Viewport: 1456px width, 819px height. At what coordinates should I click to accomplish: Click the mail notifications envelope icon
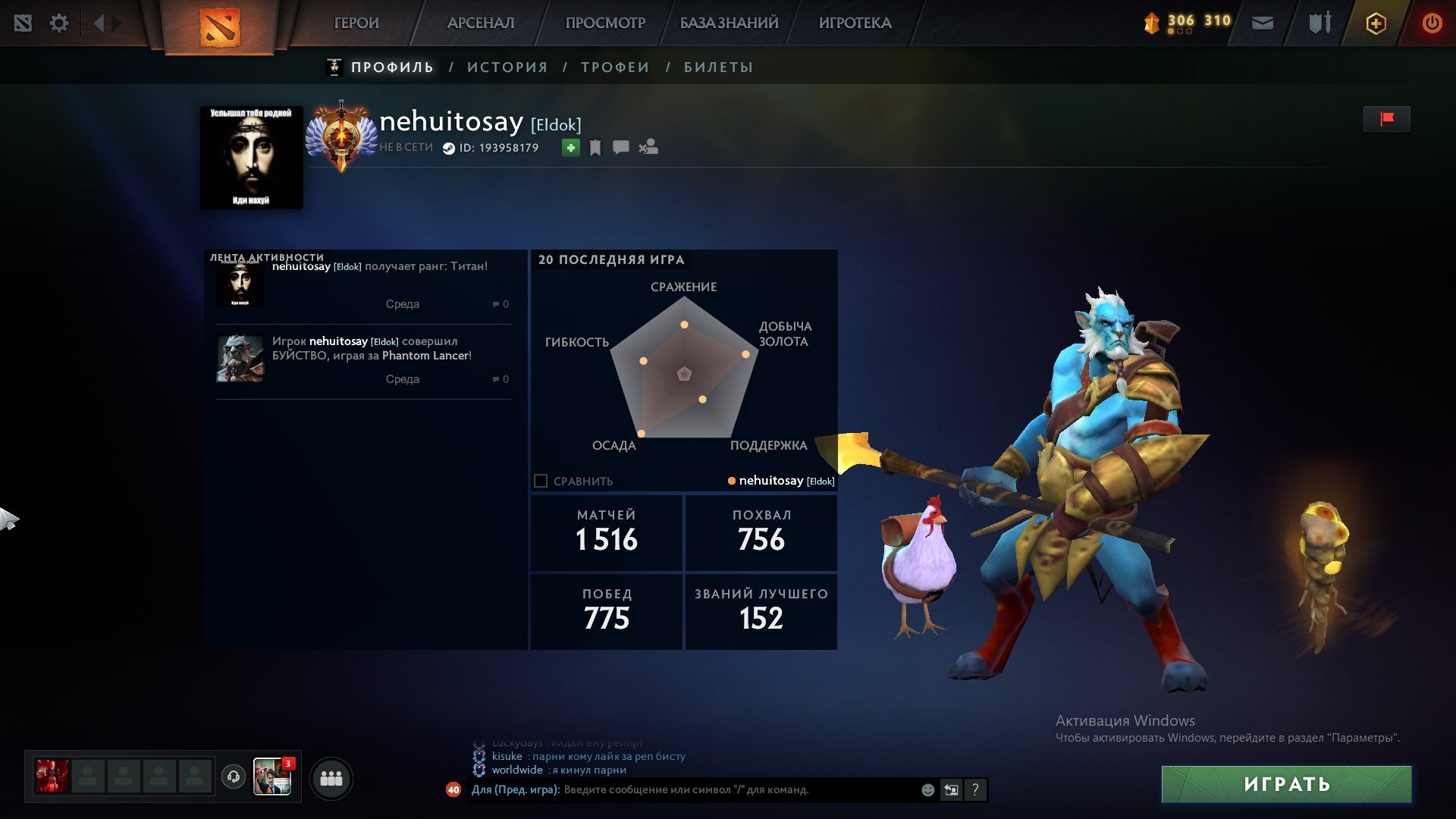coord(1263,23)
